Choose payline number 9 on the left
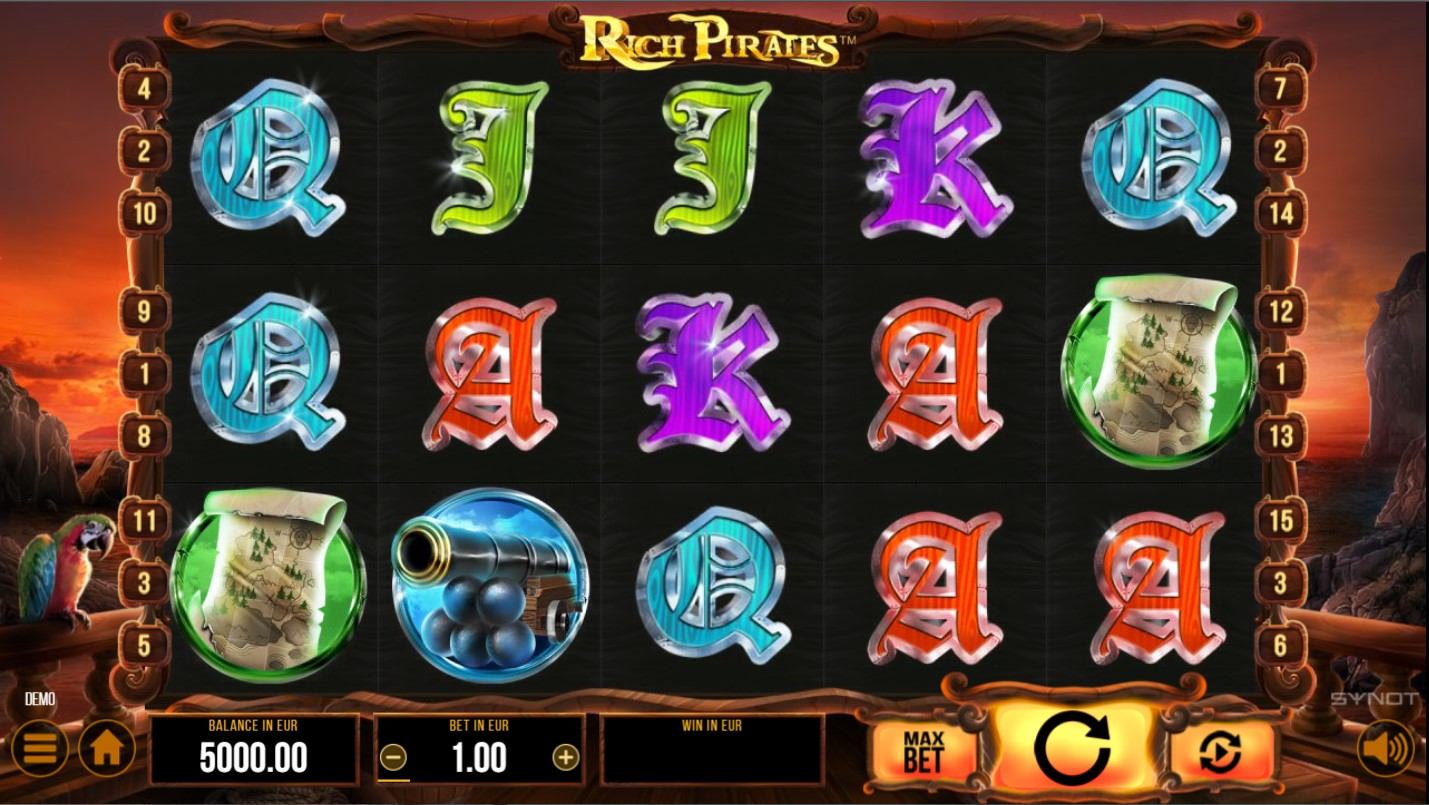 (145, 311)
